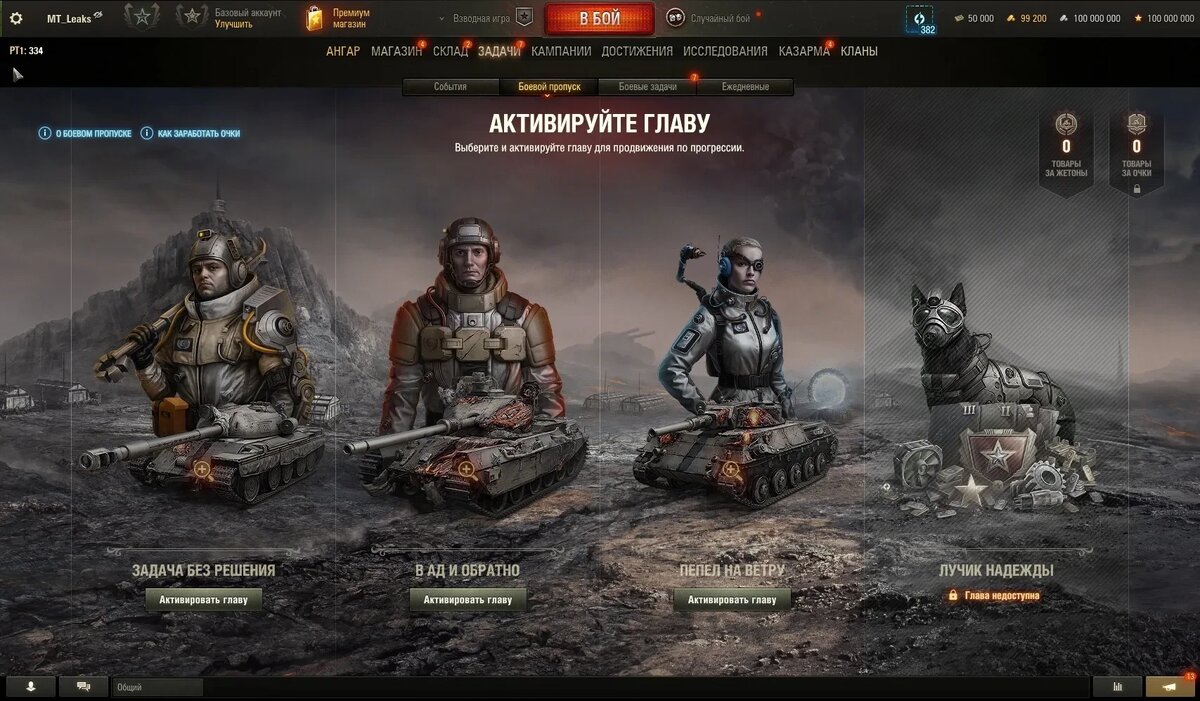Start battle with the В БОЙ button

pyautogui.click(x=599, y=18)
